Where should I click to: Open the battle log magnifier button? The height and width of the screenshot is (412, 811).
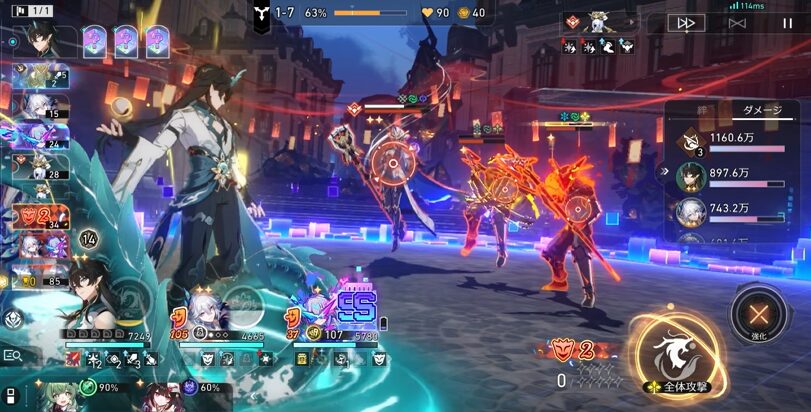coord(14,355)
